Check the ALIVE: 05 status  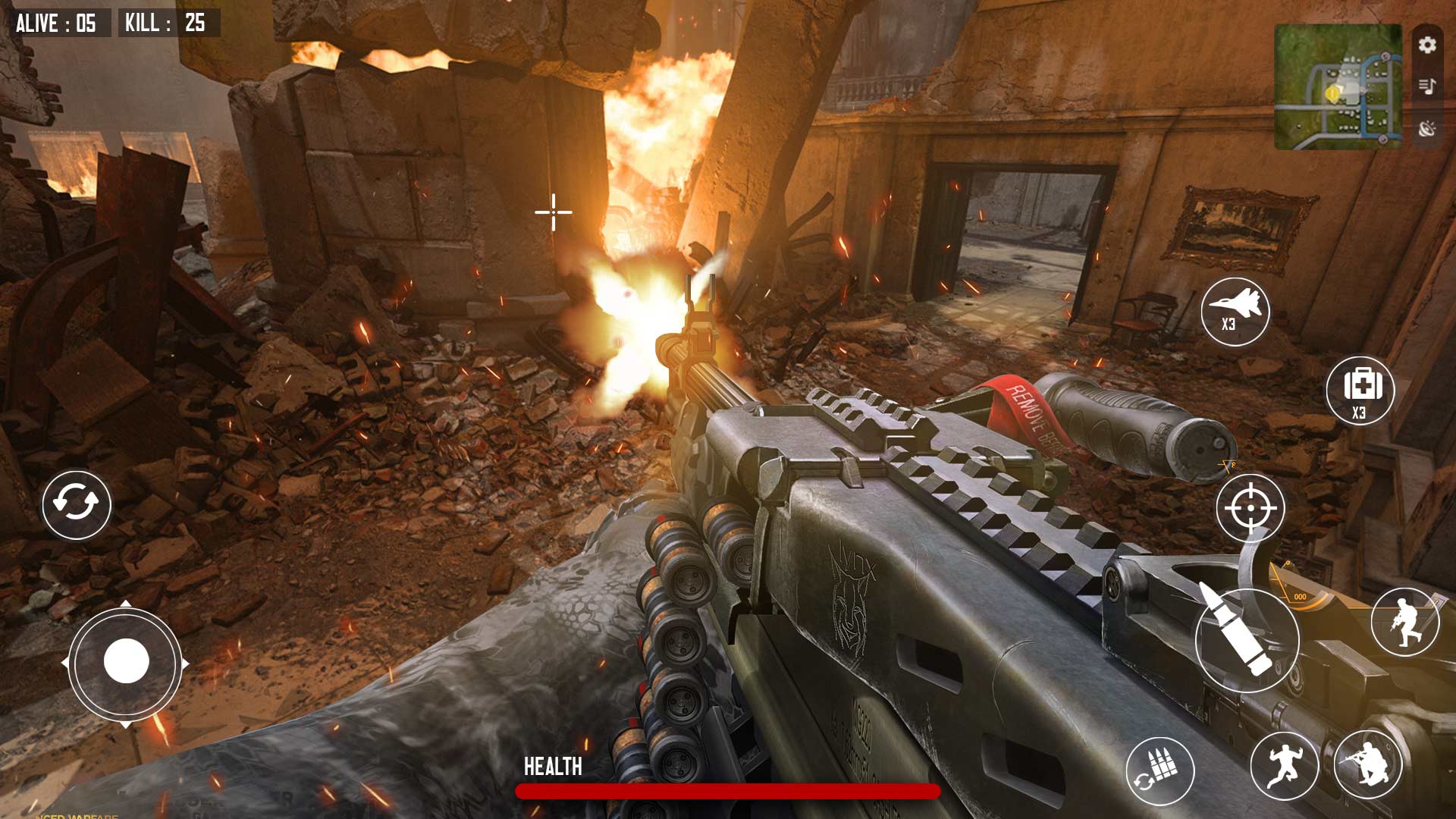click(x=57, y=23)
